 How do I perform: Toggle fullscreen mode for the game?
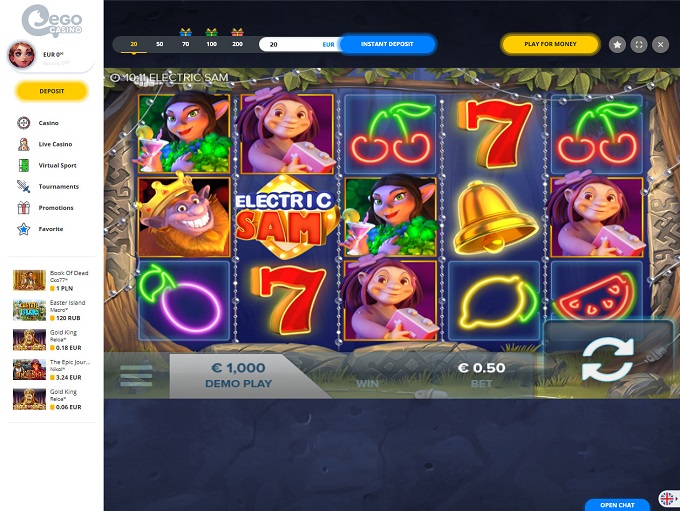point(639,44)
